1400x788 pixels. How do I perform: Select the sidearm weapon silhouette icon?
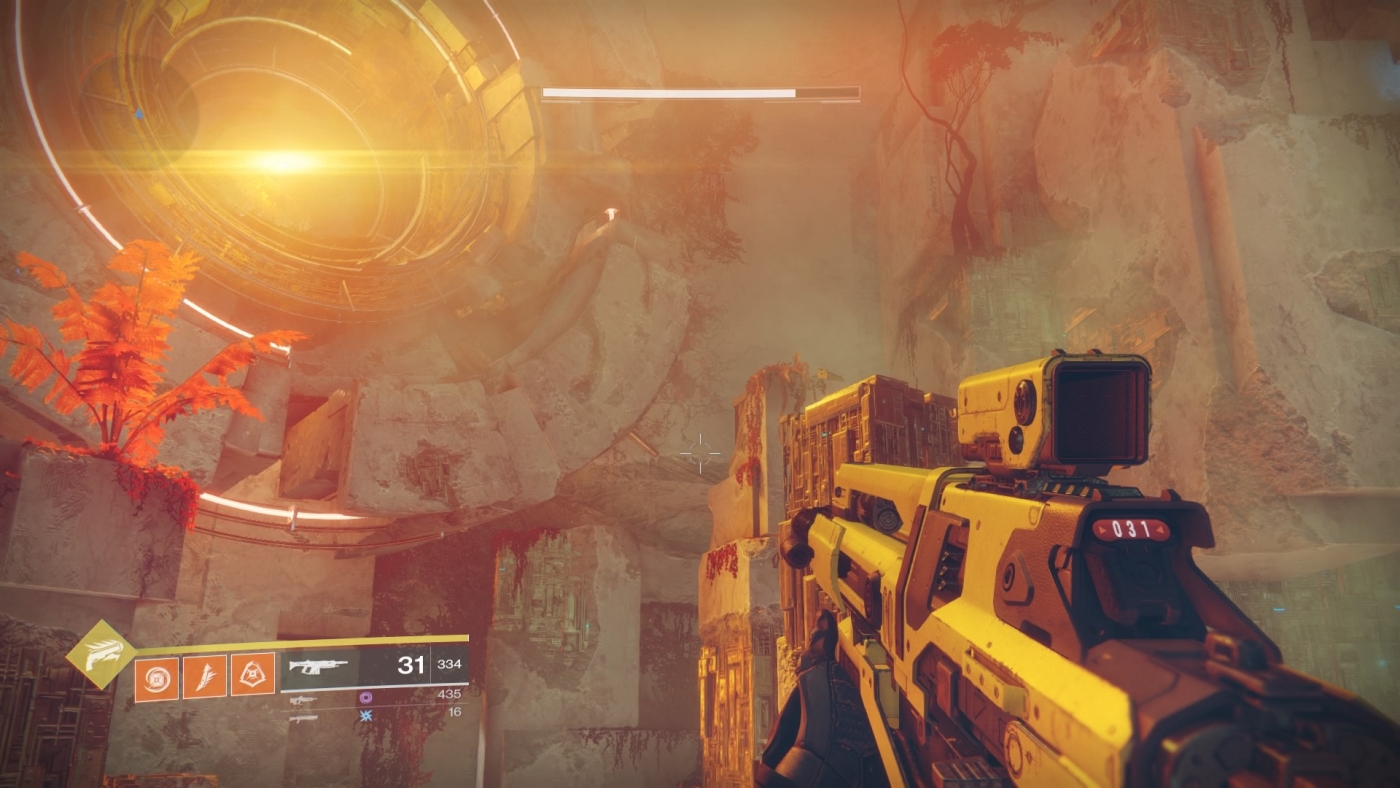302,700
